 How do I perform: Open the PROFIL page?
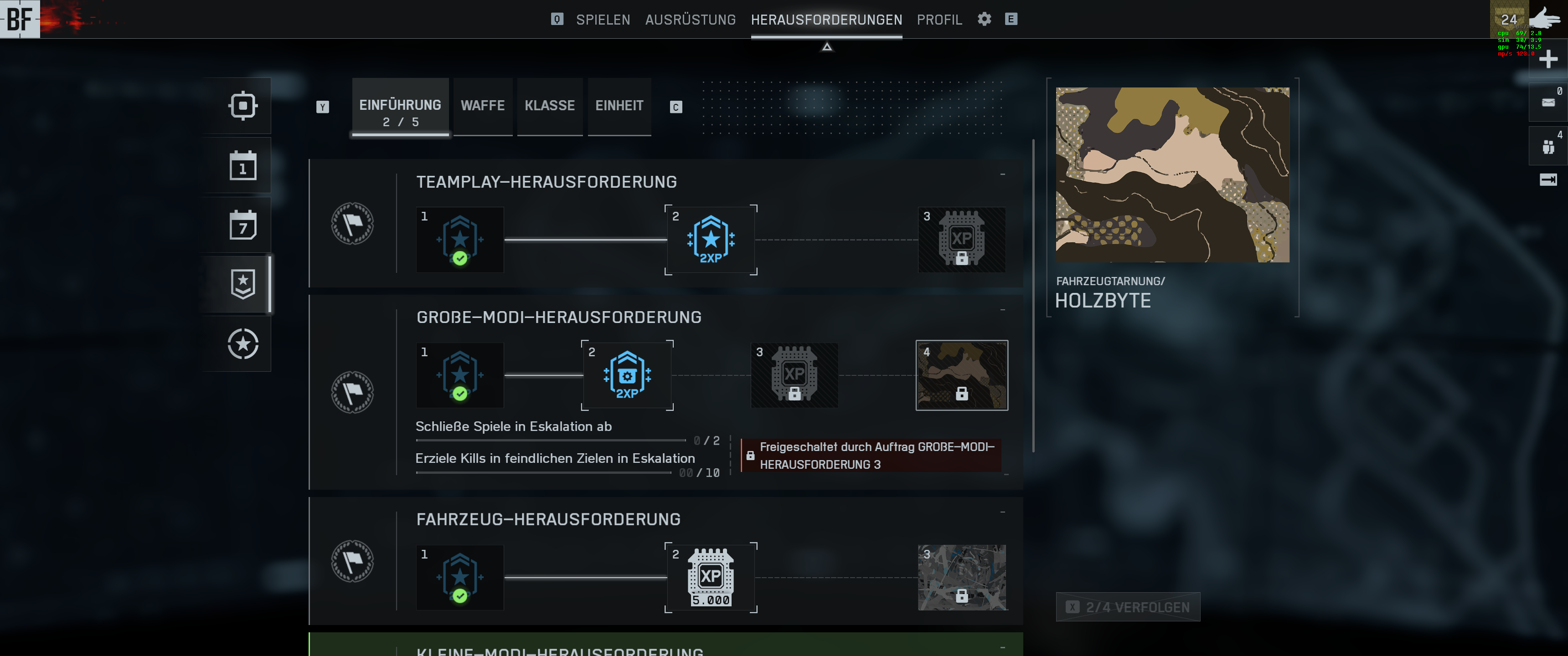[939, 20]
